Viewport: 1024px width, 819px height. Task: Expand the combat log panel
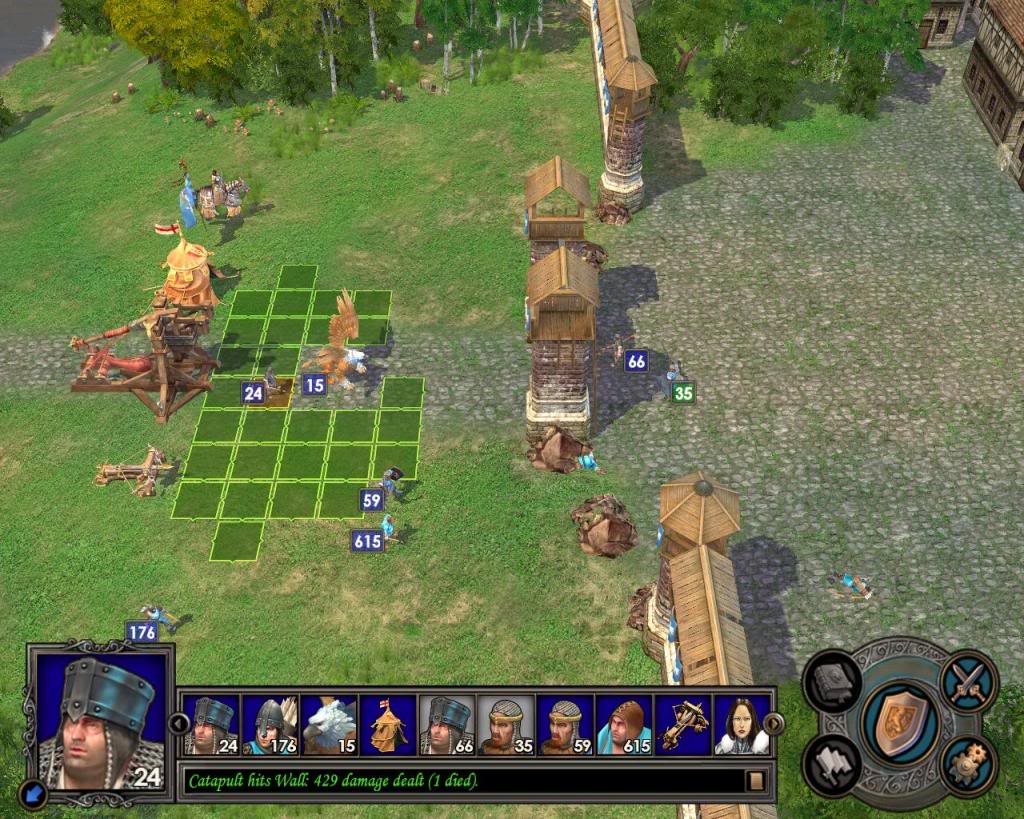point(756,780)
